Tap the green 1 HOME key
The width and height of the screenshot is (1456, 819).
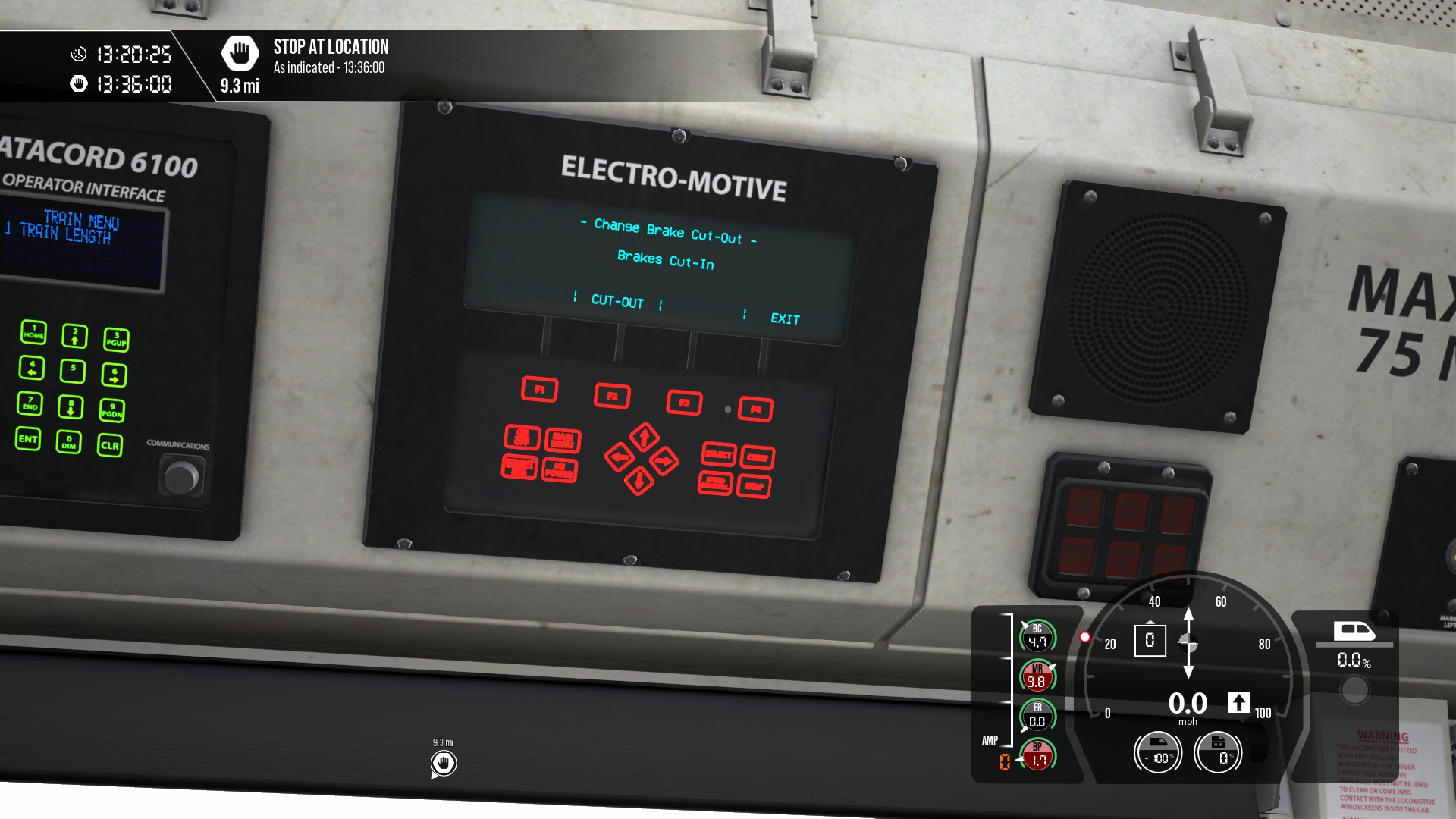tap(33, 332)
